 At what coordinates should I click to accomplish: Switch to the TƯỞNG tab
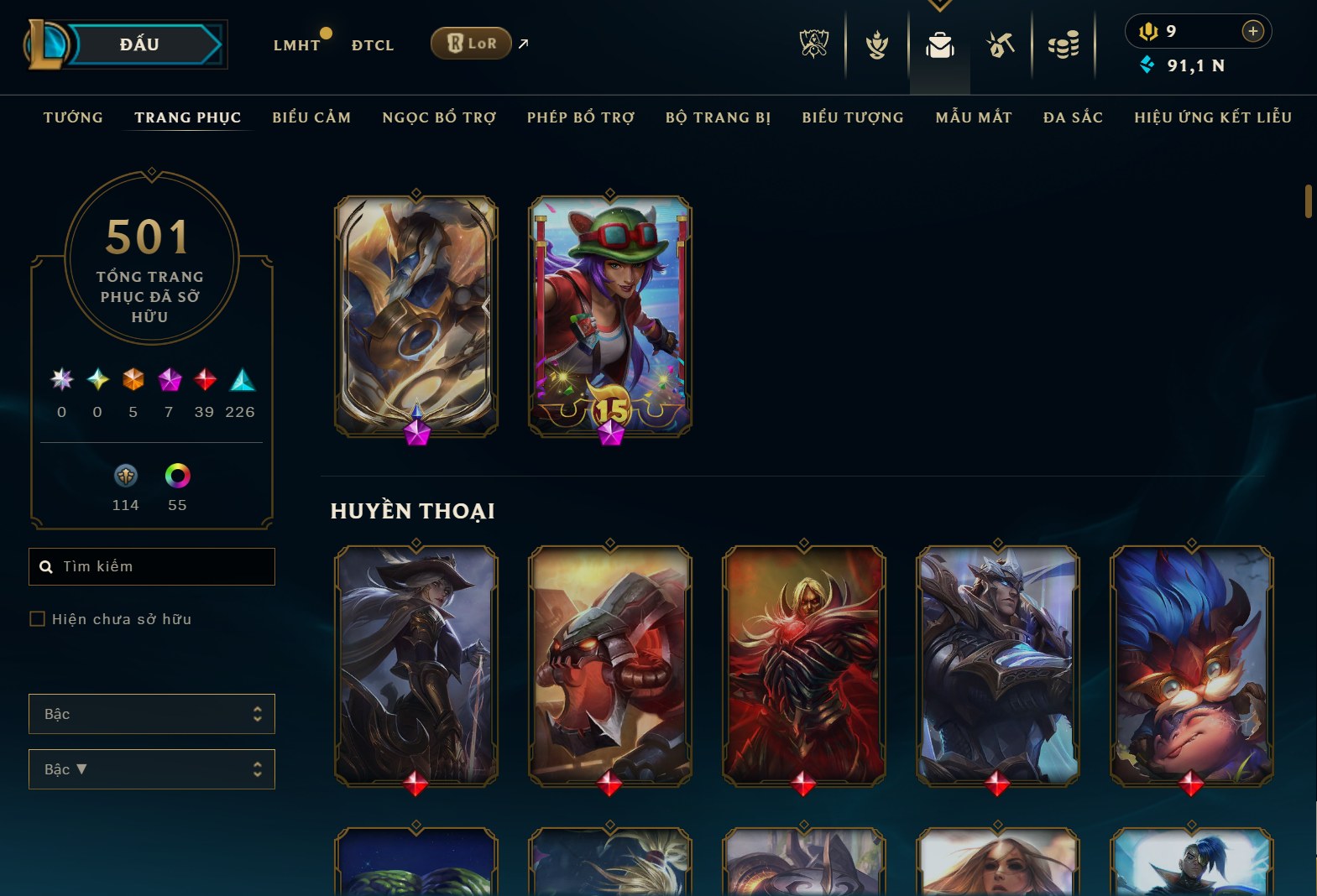pos(73,117)
